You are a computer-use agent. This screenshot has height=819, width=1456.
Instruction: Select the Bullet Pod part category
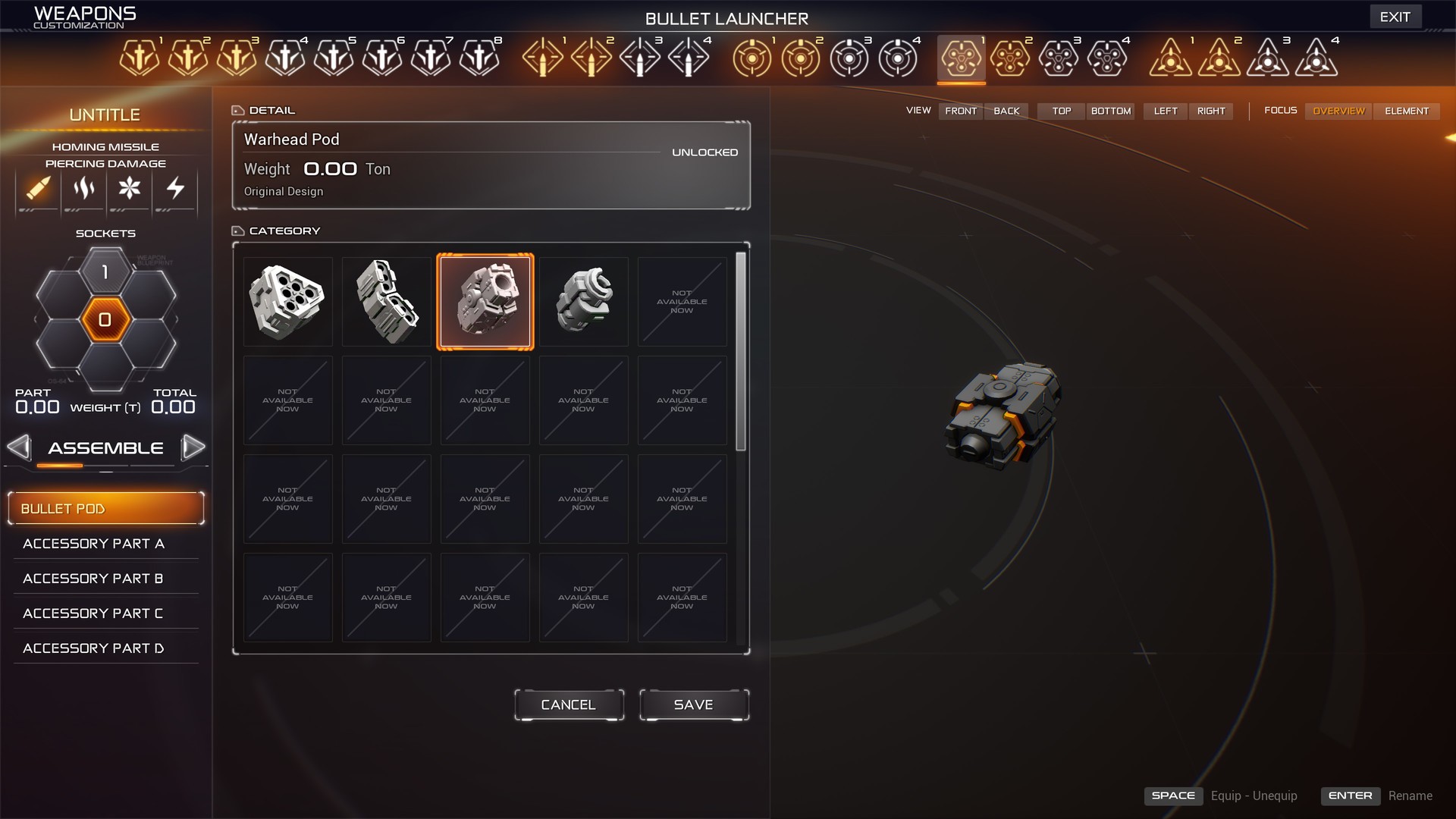(106, 508)
